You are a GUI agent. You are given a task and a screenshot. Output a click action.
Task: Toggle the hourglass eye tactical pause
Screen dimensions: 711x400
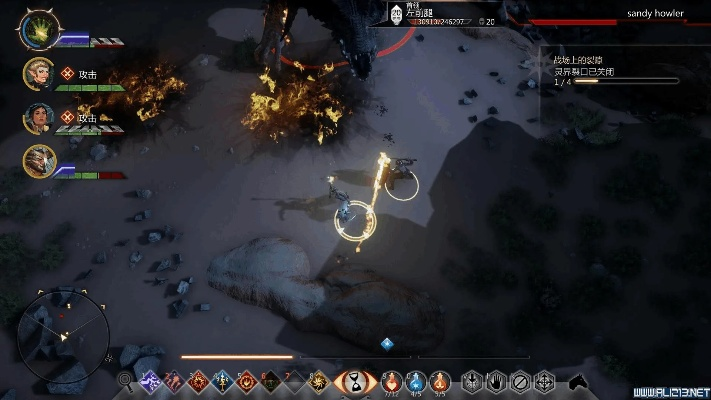[x=355, y=381]
